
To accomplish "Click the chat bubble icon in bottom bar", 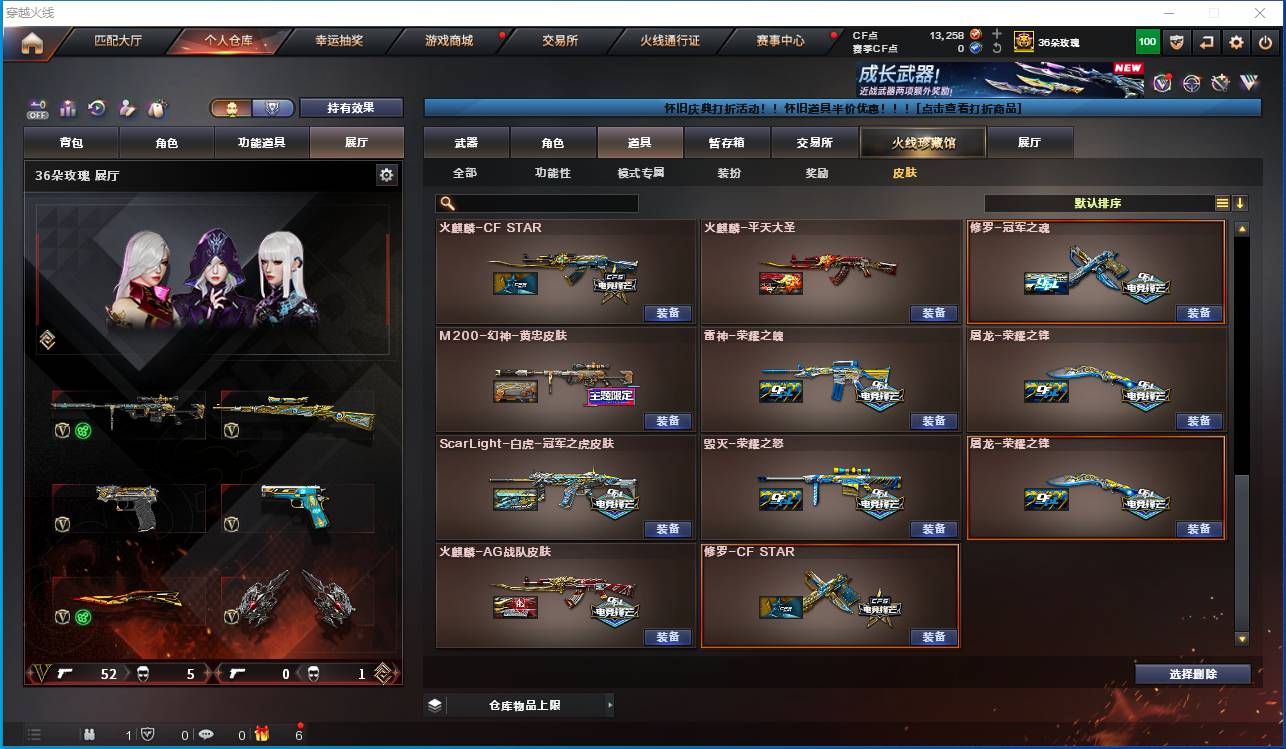I will click(x=207, y=735).
